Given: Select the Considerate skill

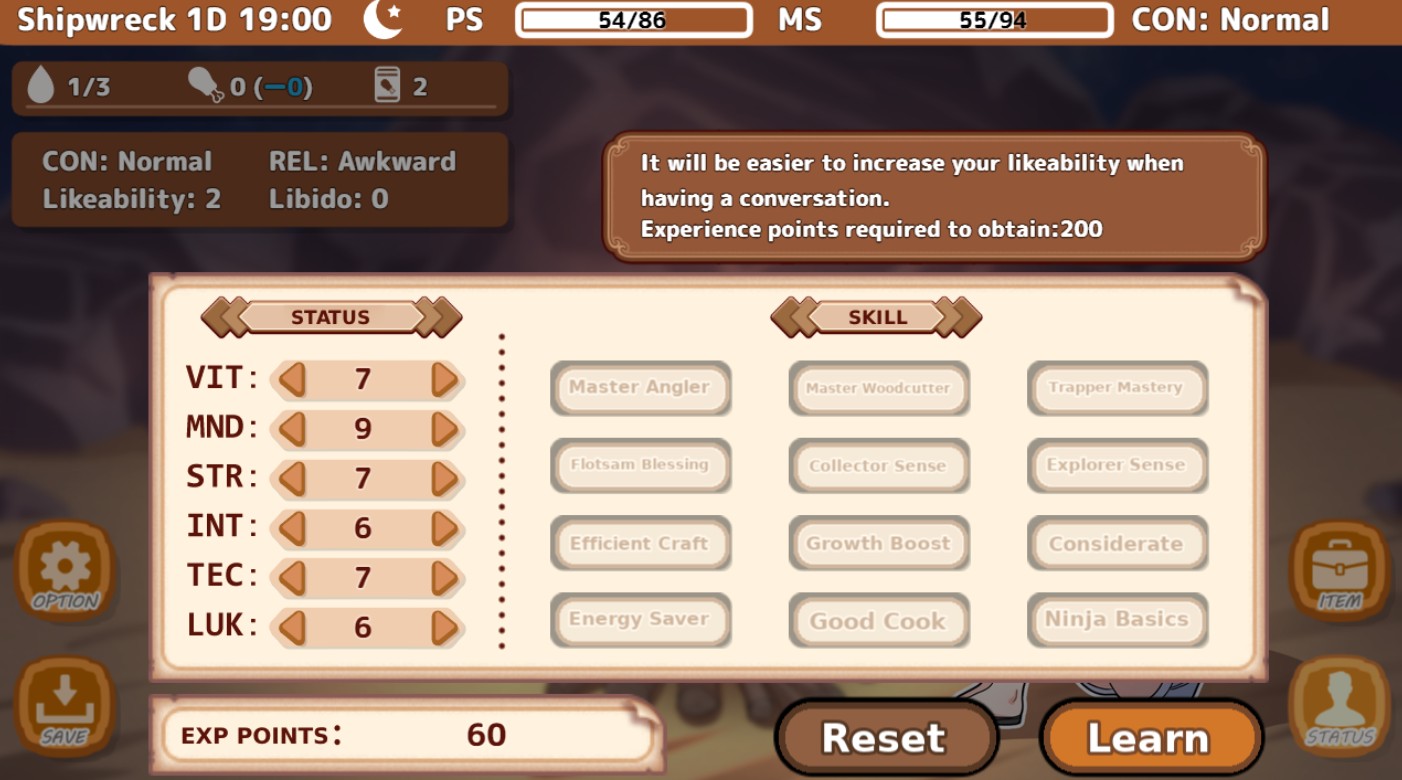Looking at the screenshot, I should [x=1117, y=543].
